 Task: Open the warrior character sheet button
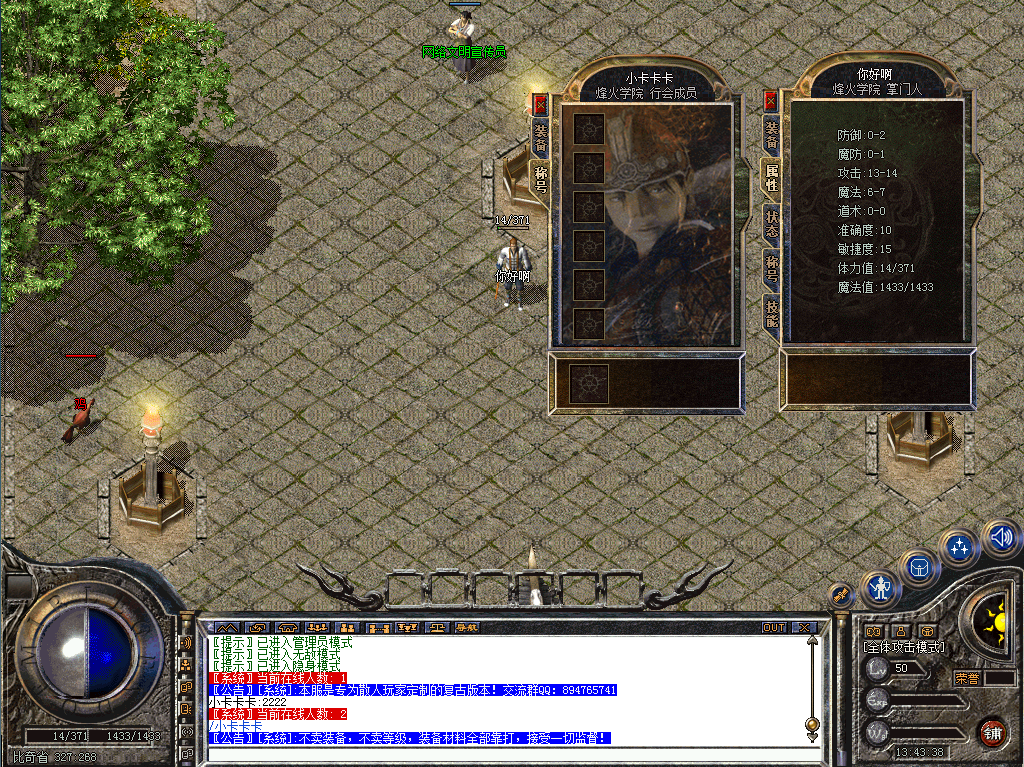(880, 588)
